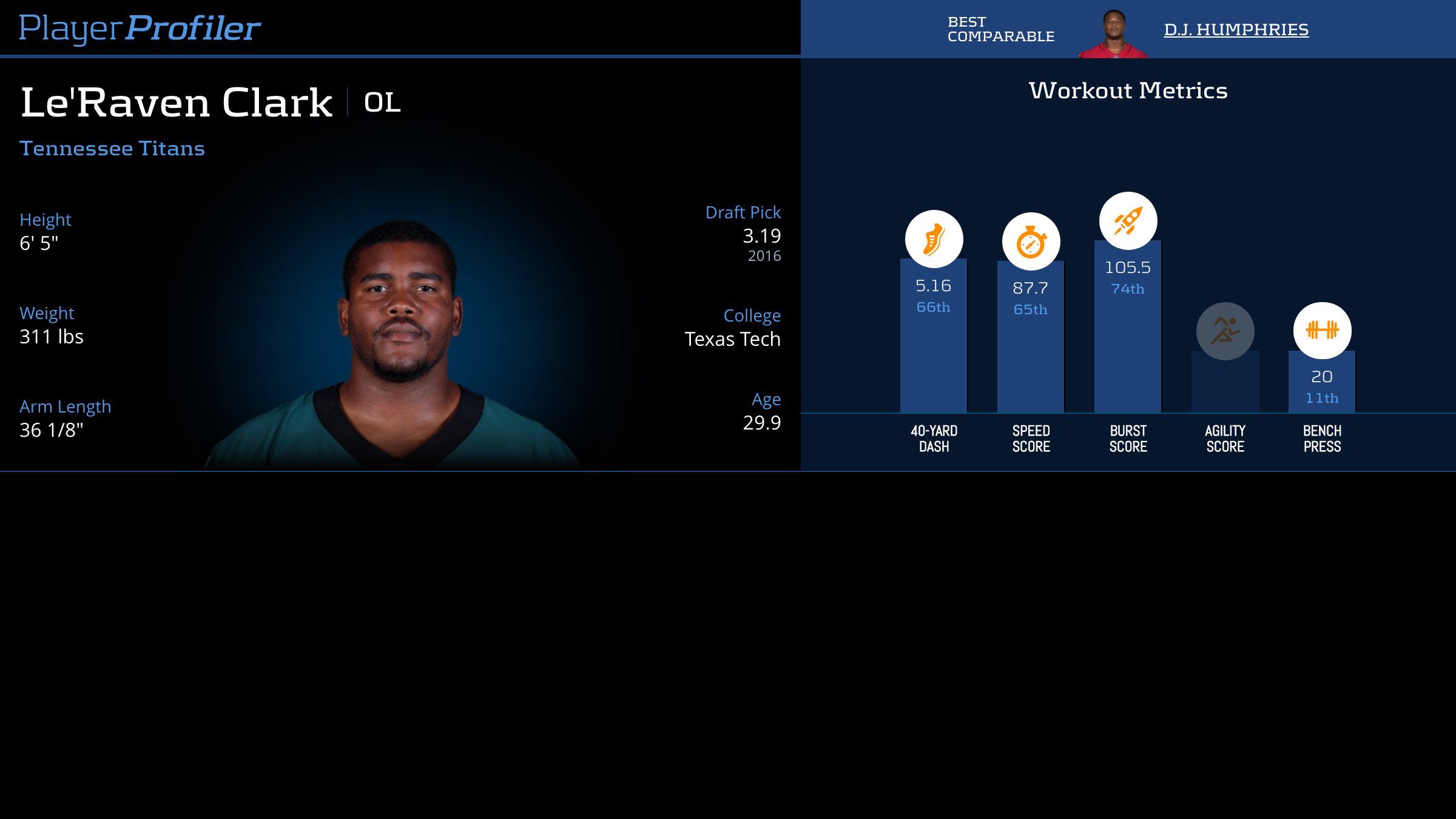This screenshot has height=819, width=1456.
Task: Click the 40-yard dash shoe icon
Action: 934,239
